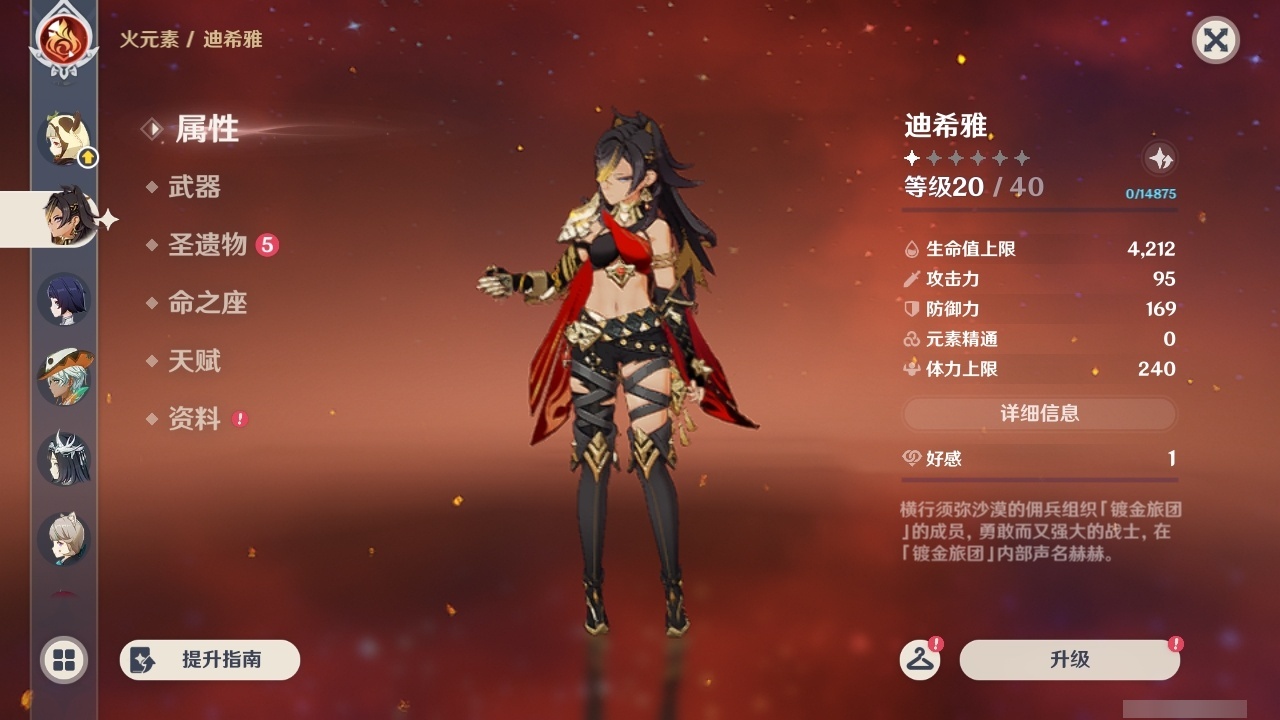Switch to the 武器 tab
The height and width of the screenshot is (720, 1280).
coord(196,187)
